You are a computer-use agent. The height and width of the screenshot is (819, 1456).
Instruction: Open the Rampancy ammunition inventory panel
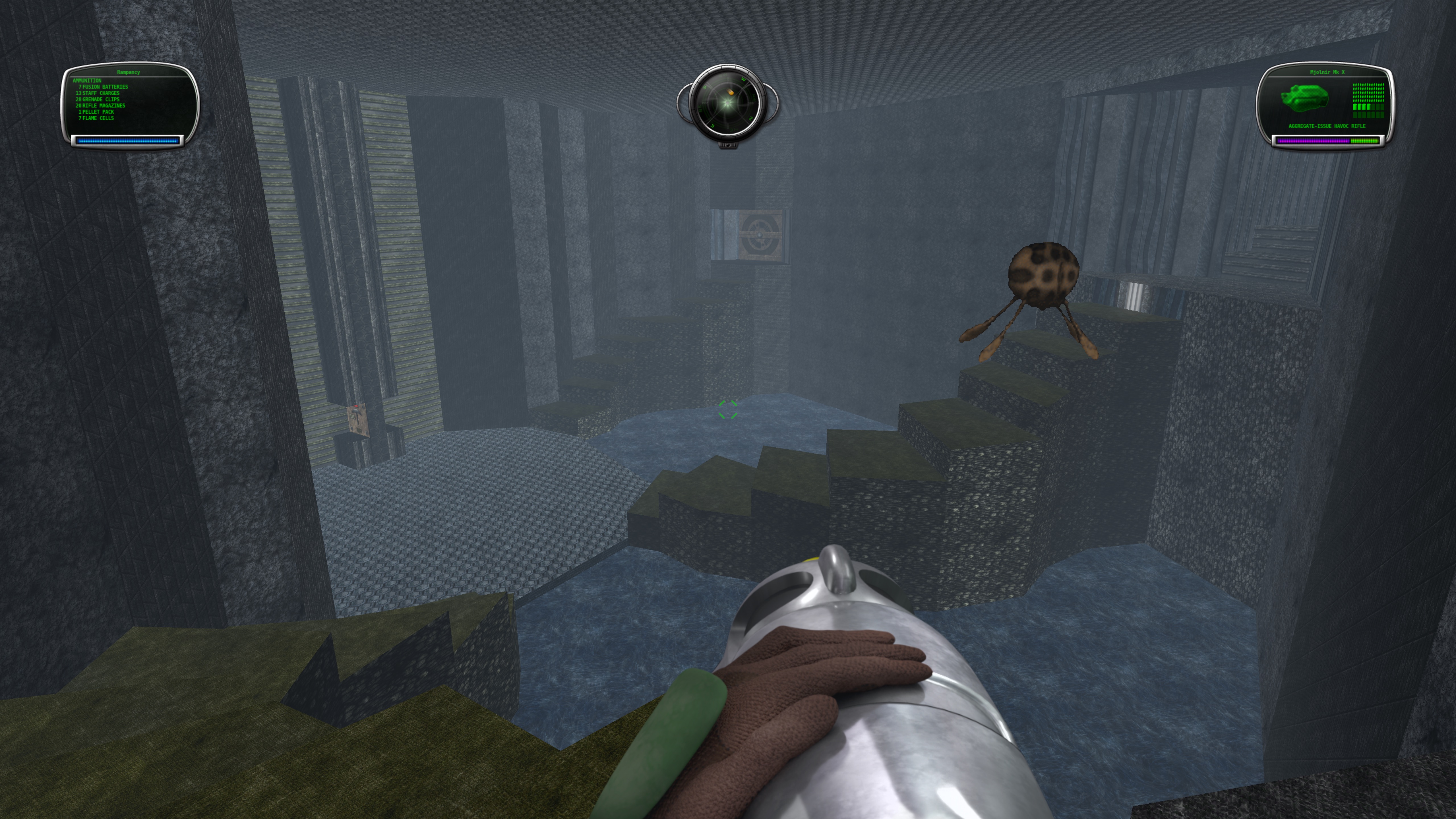(x=129, y=101)
